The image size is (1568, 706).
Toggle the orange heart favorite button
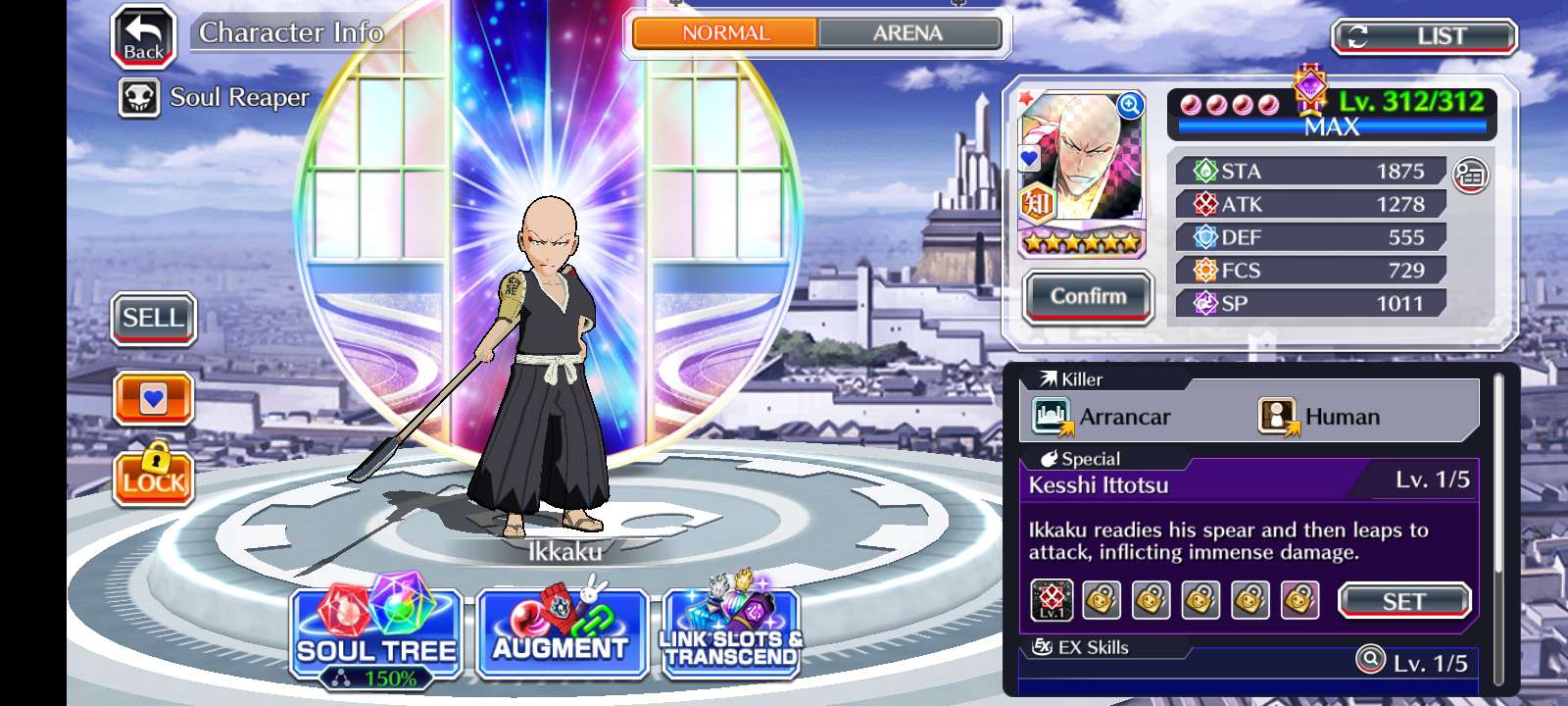[153, 398]
